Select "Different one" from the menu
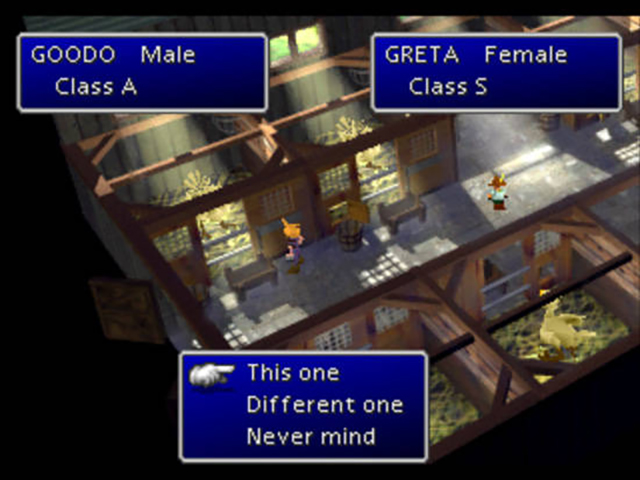640x480 pixels. pyautogui.click(x=324, y=405)
